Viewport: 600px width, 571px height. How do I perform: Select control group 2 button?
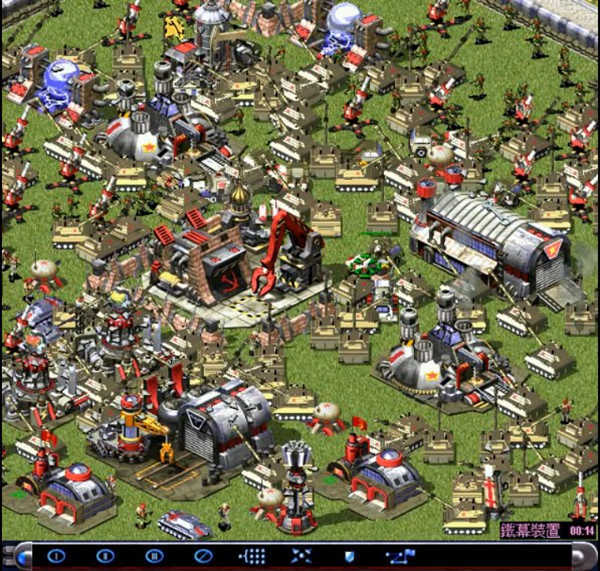click(105, 555)
